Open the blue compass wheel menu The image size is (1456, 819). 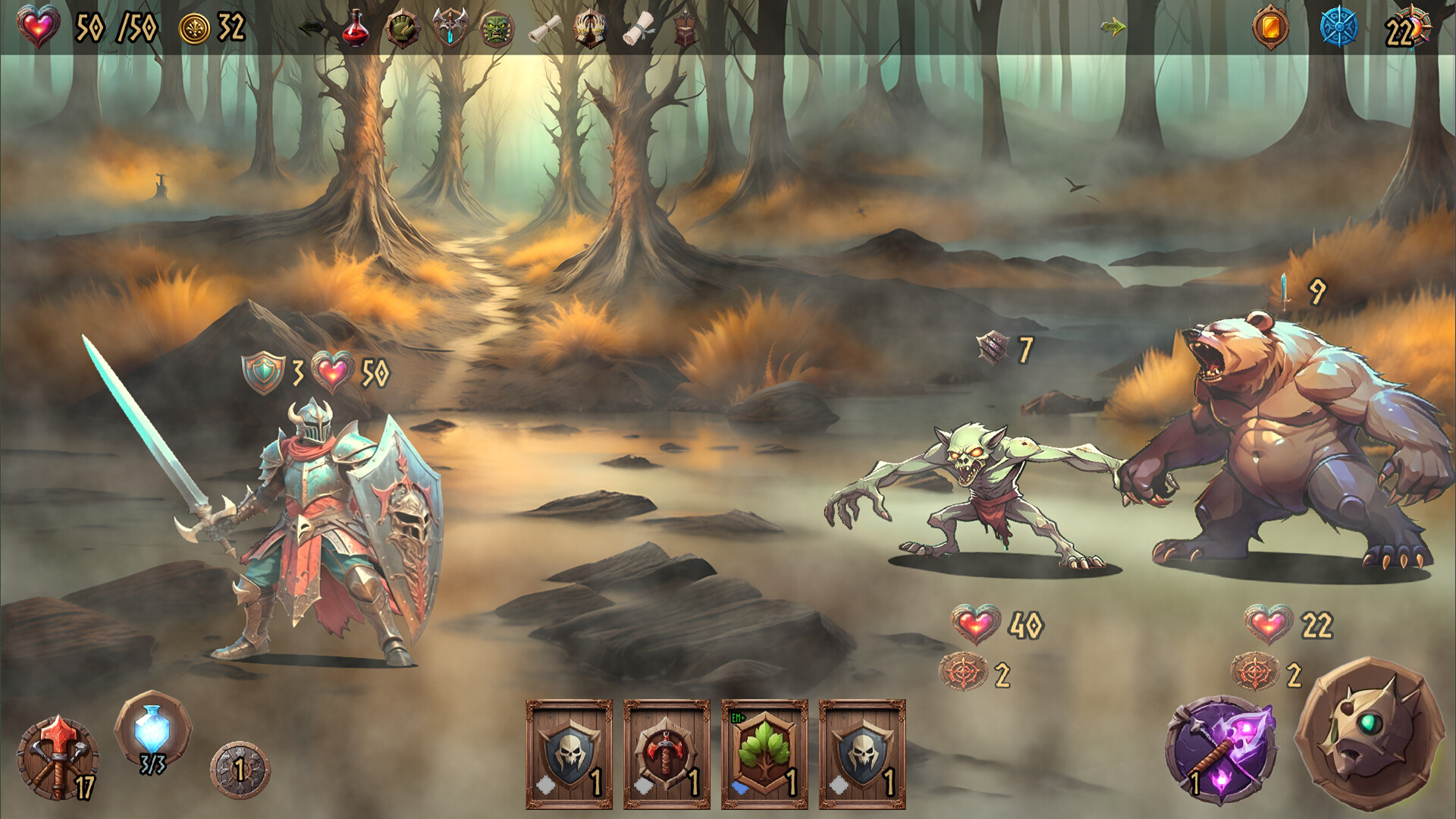click(1338, 28)
